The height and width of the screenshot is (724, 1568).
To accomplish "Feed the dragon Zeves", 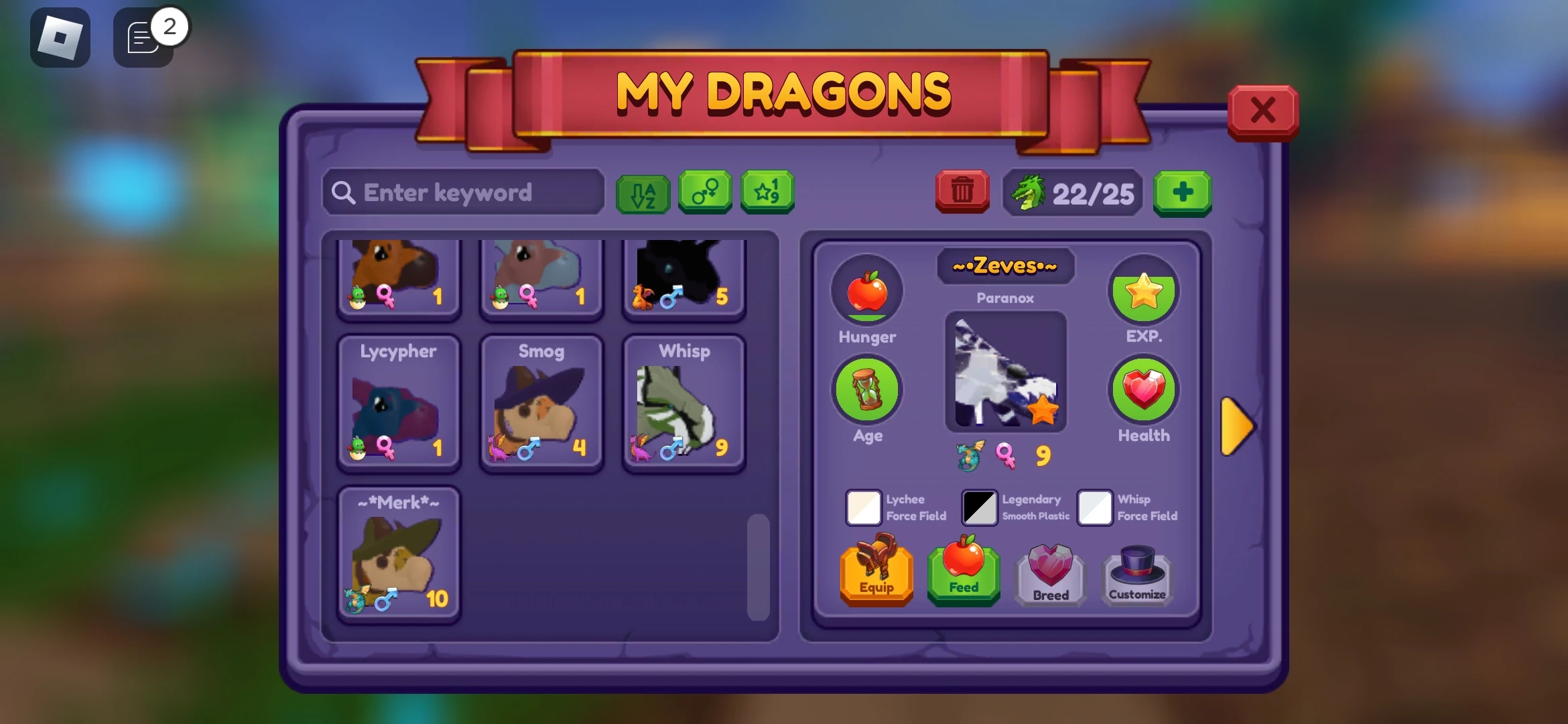I will 963,573.
